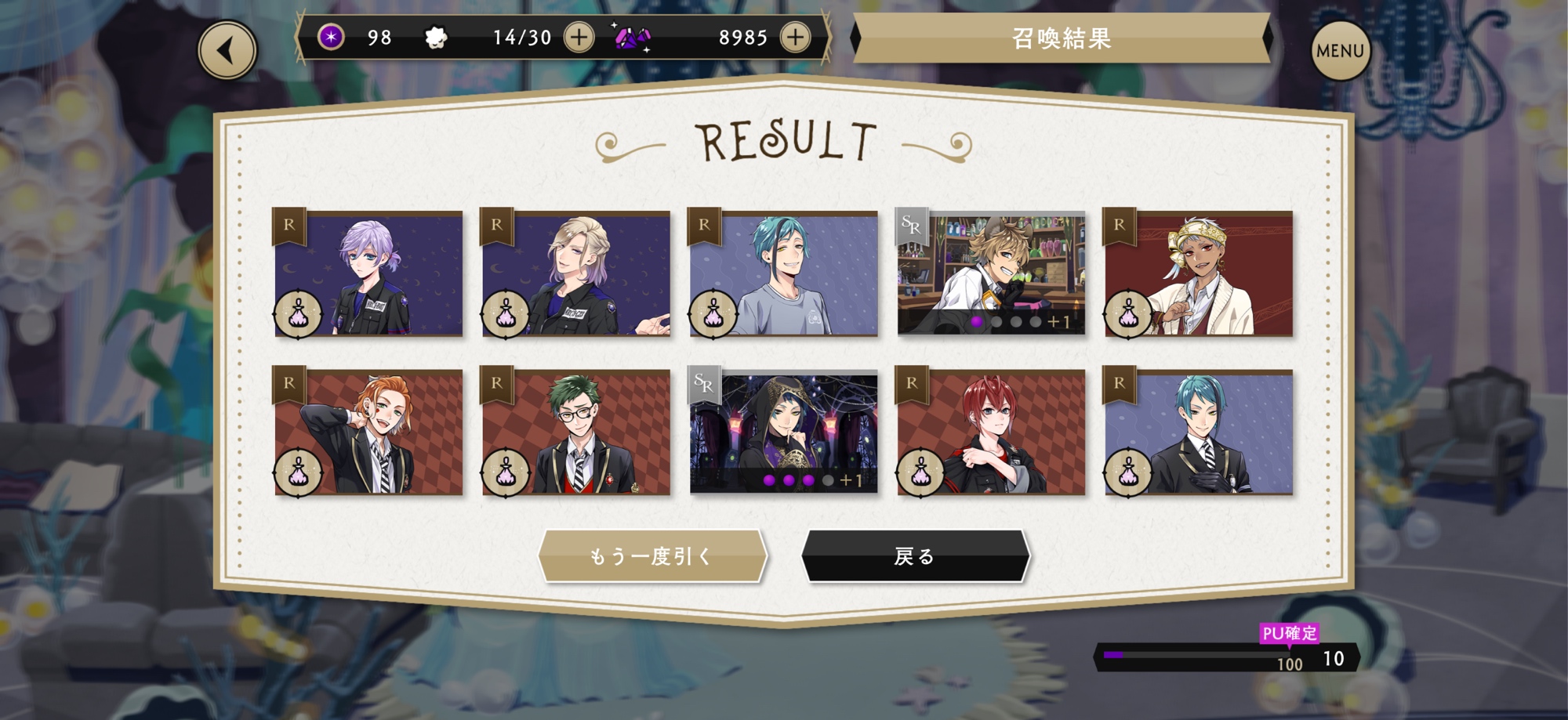Draw again with もう一度引く button
This screenshot has width=1568, height=720.
[652, 556]
